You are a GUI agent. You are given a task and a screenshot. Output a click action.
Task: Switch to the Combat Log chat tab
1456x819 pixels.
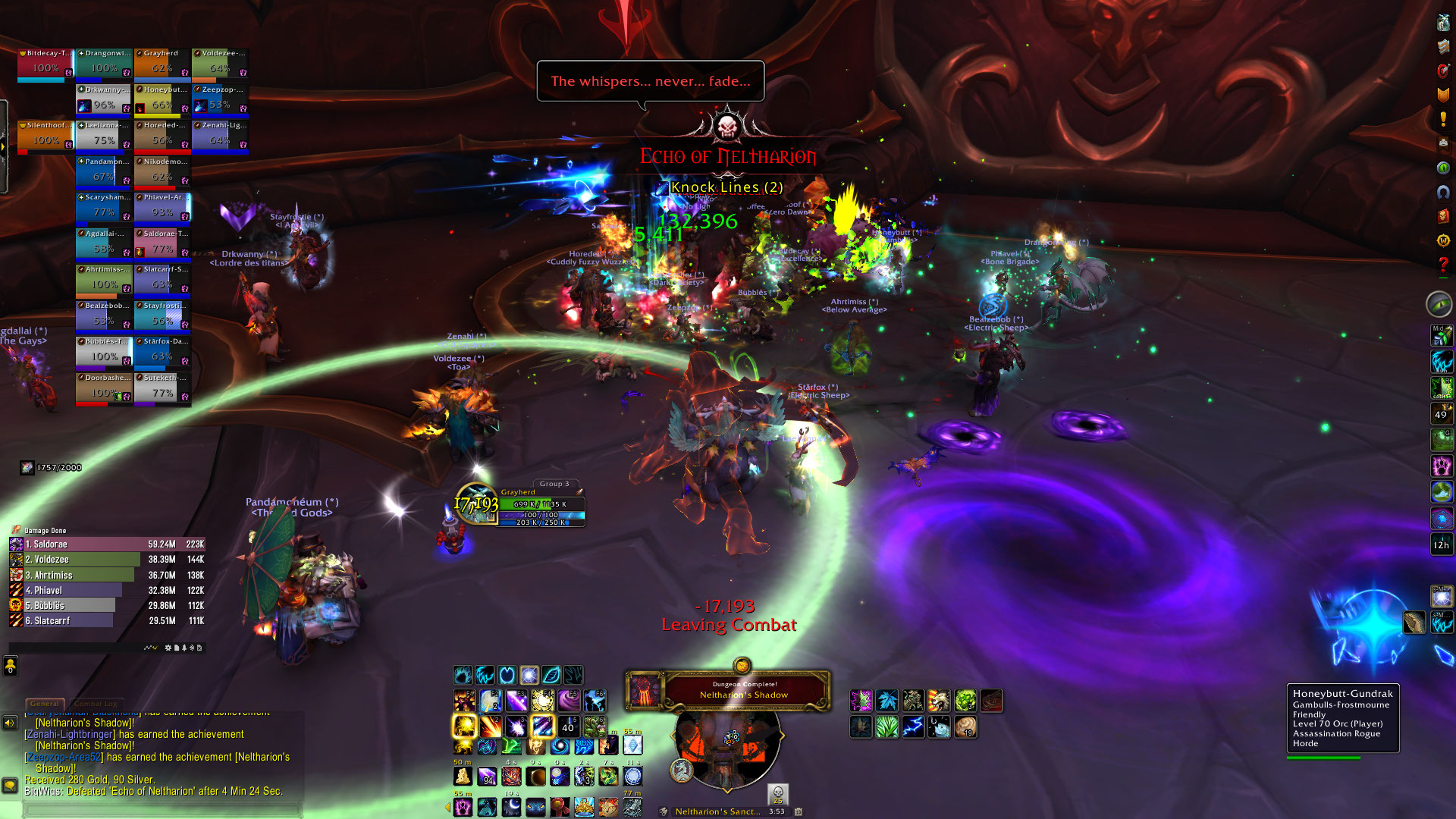point(96,704)
